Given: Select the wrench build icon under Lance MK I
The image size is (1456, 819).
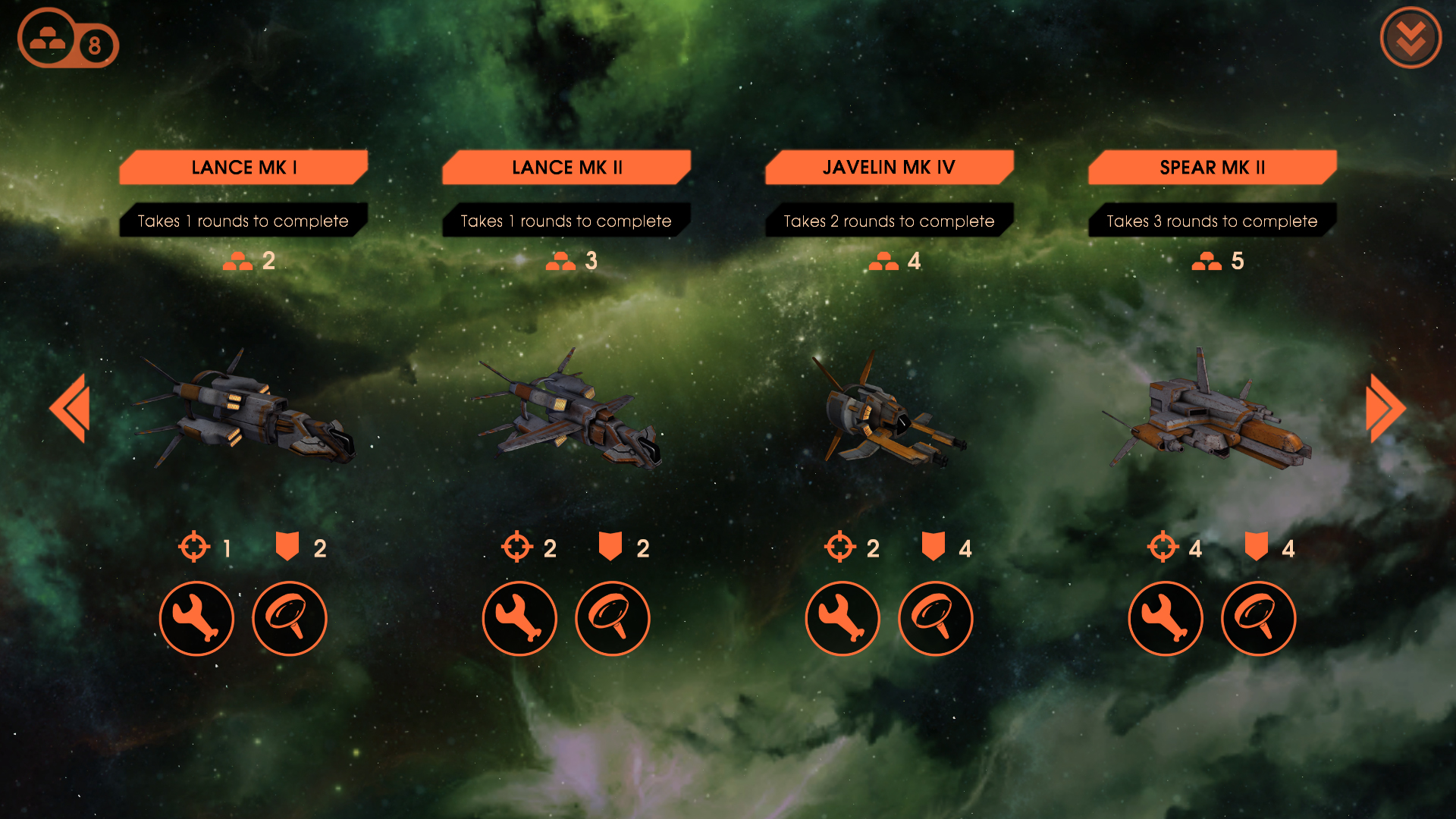Looking at the screenshot, I should 196,618.
